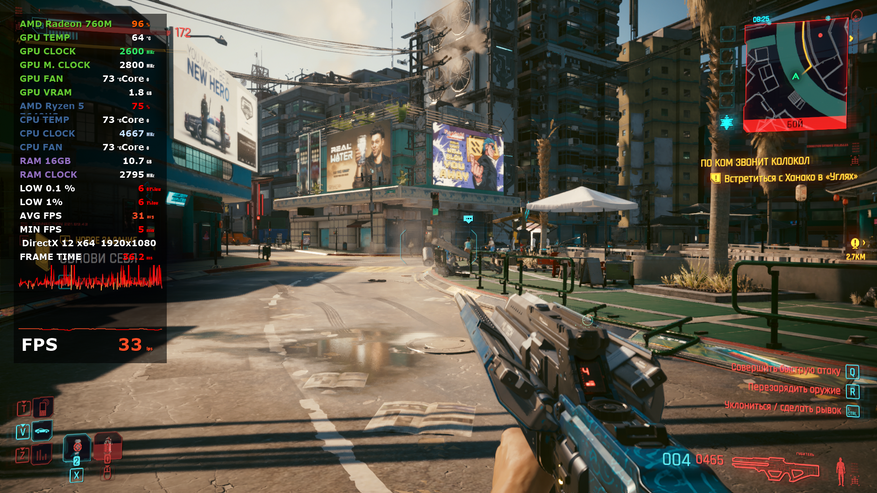Call the vehicle with the car icon

(43, 431)
